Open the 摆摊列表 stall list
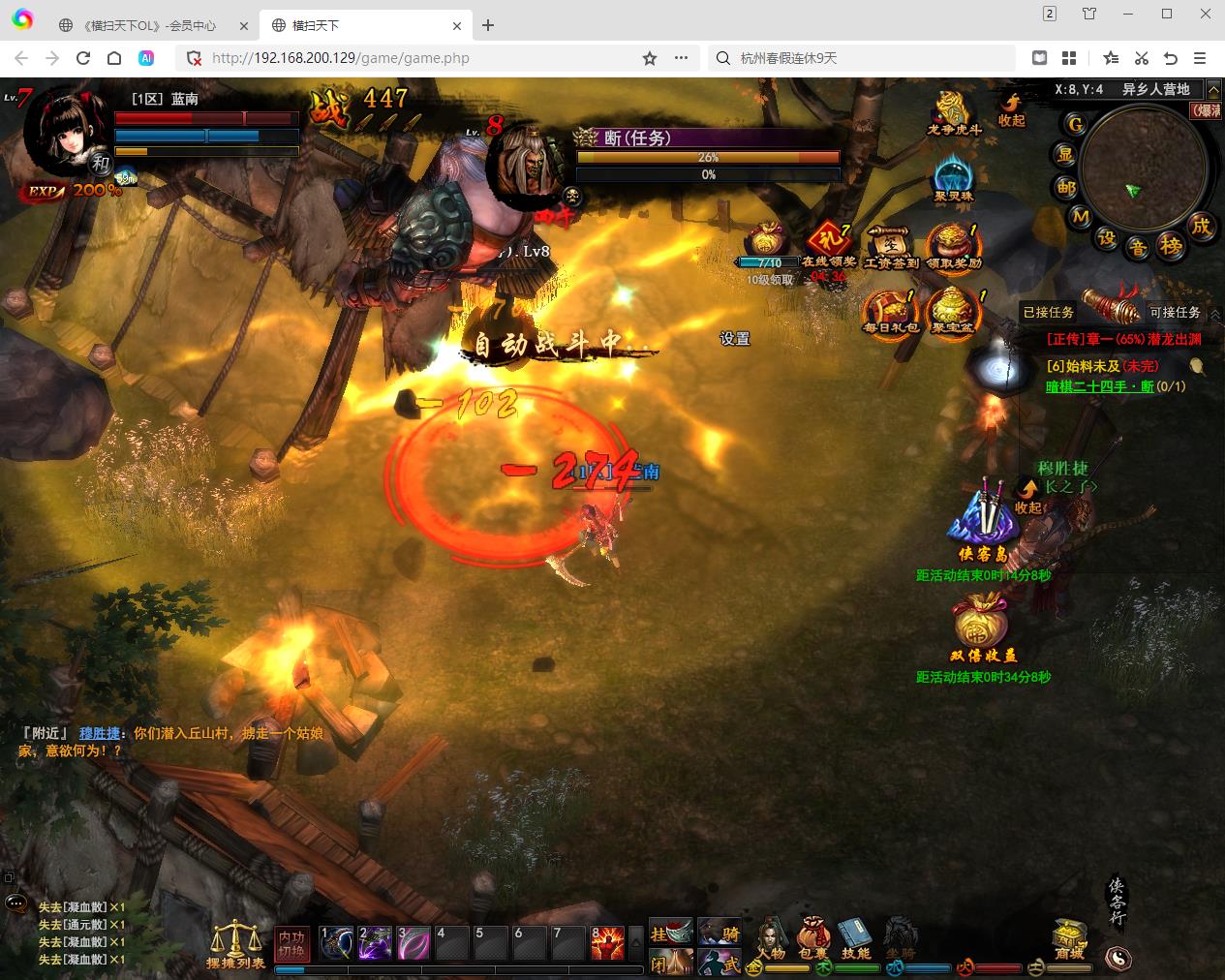The image size is (1225, 980). click(x=235, y=943)
